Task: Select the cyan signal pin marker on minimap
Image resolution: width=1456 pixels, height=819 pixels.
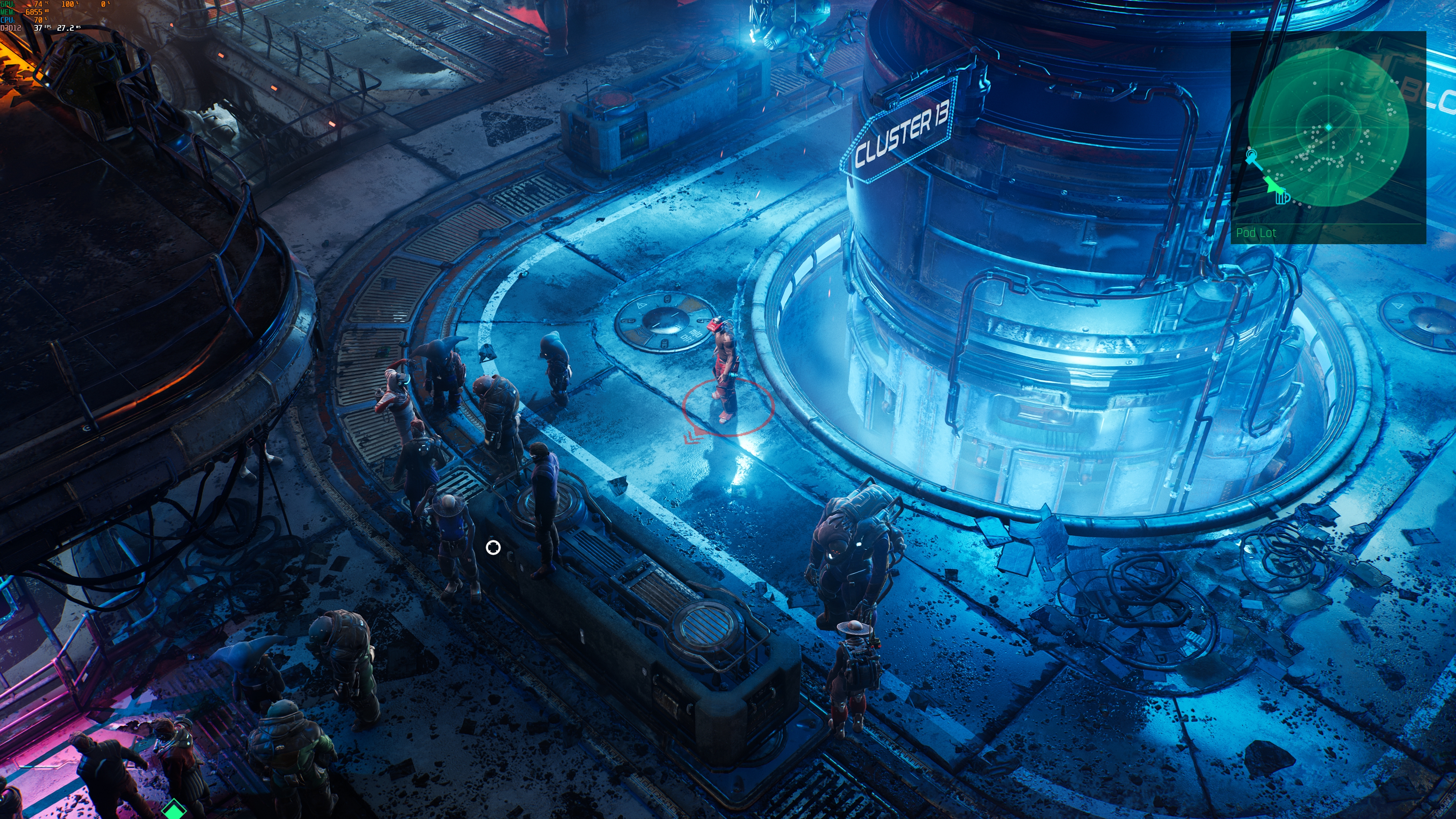Action: [1251, 154]
